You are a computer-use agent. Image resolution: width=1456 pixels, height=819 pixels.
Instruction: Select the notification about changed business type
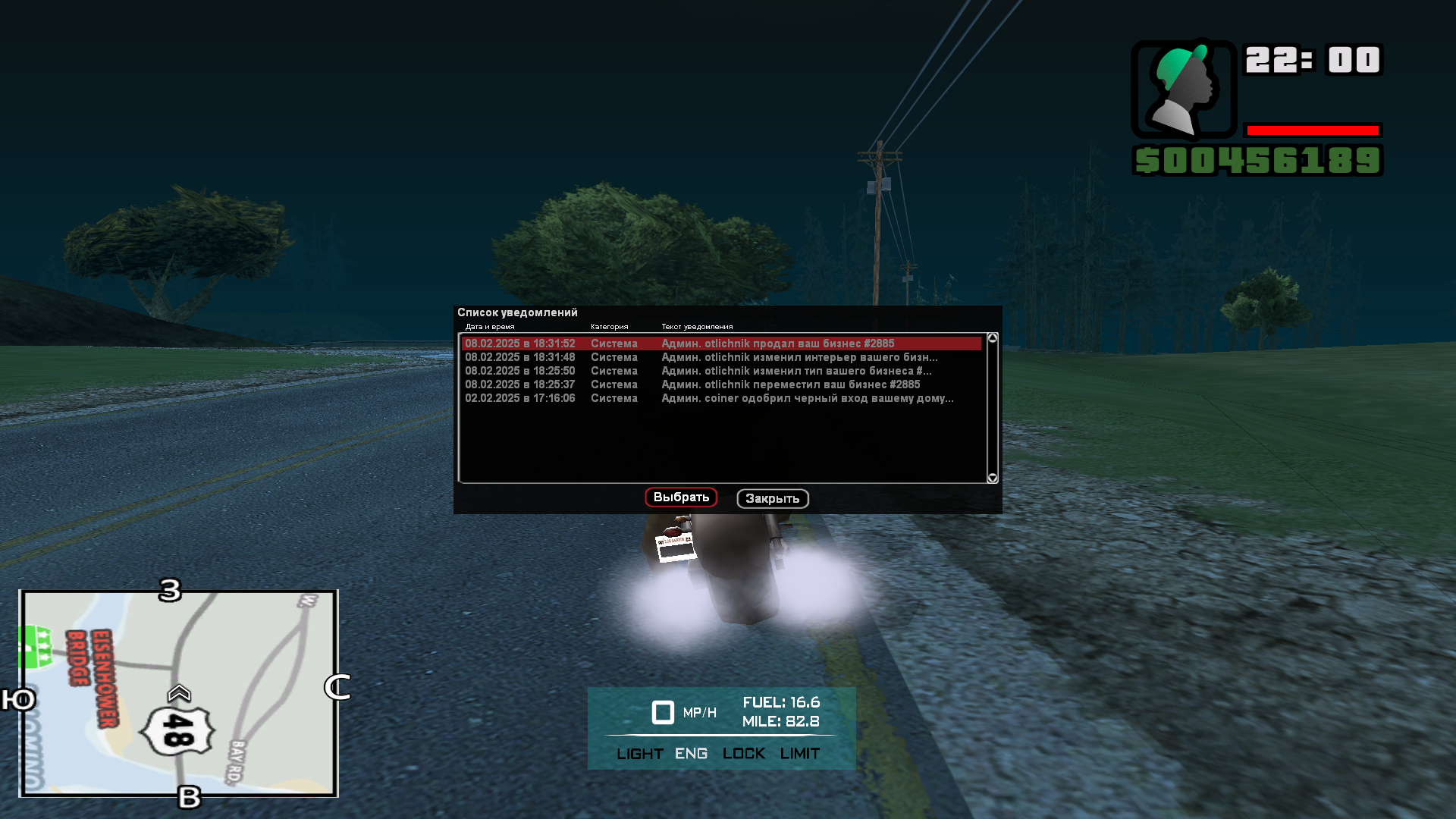(x=720, y=371)
